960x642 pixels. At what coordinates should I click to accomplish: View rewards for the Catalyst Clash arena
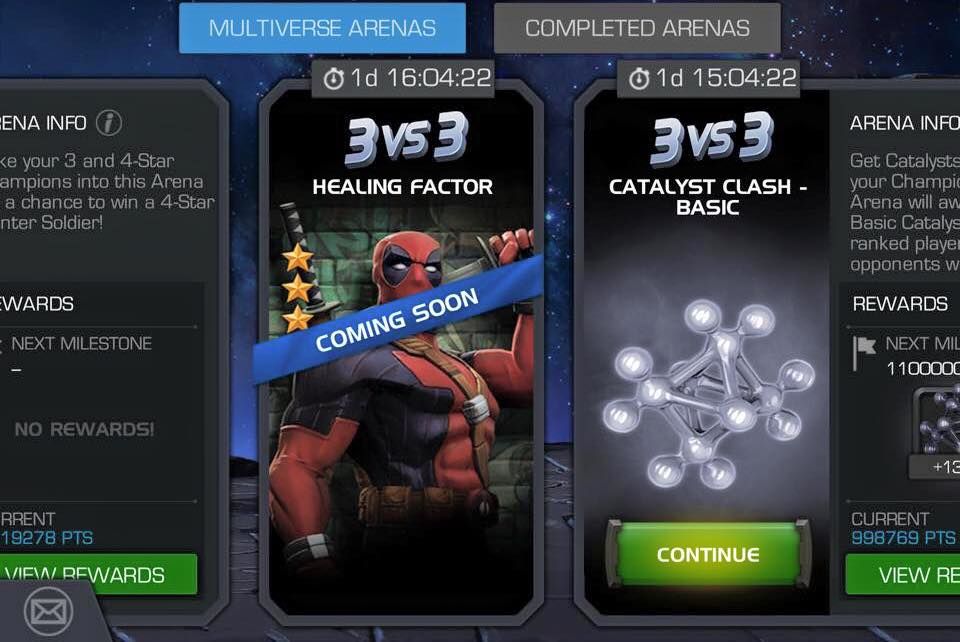pyautogui.click(x=902, y=575)
